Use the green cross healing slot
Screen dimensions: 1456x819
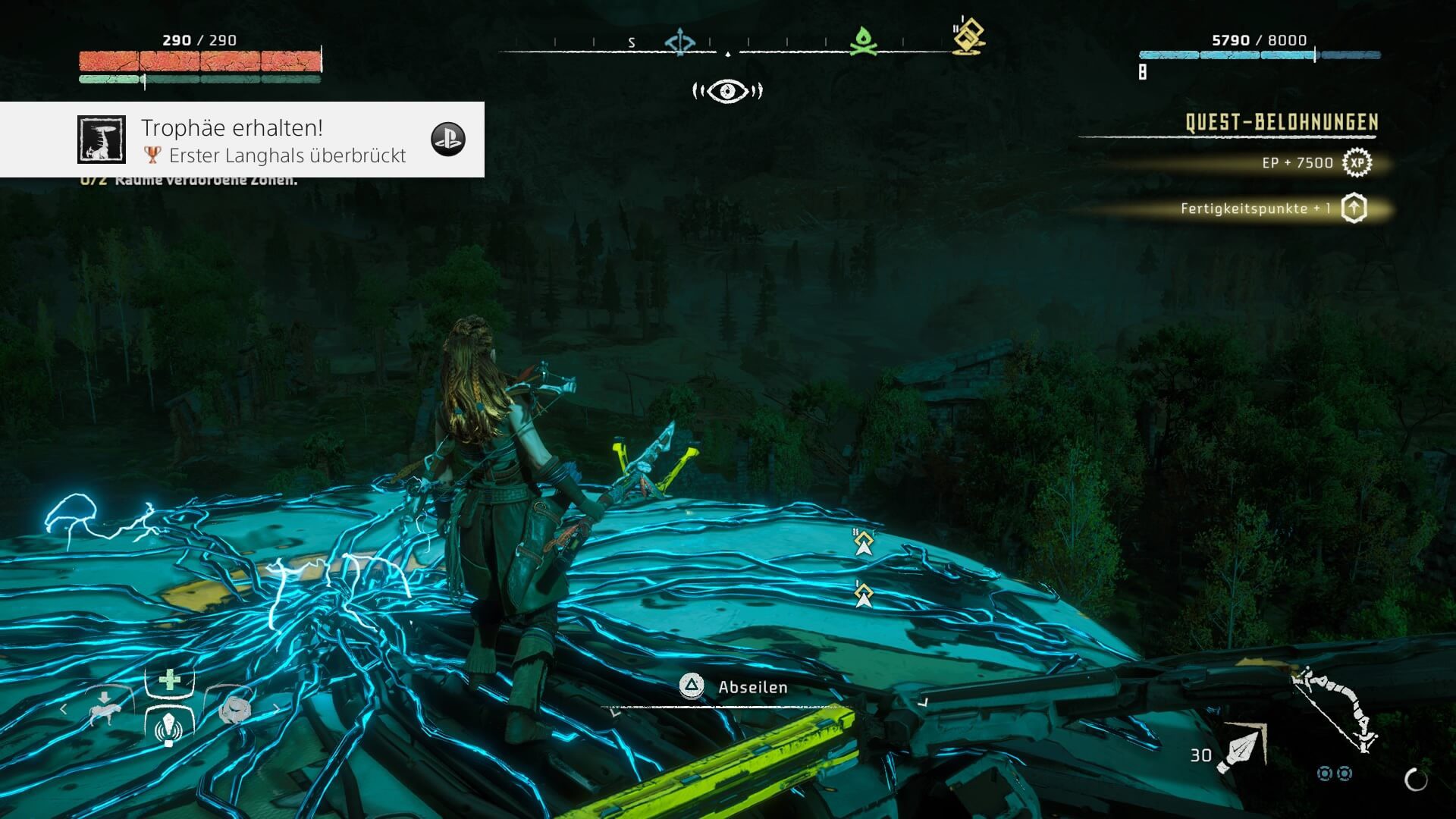[170, 679]
